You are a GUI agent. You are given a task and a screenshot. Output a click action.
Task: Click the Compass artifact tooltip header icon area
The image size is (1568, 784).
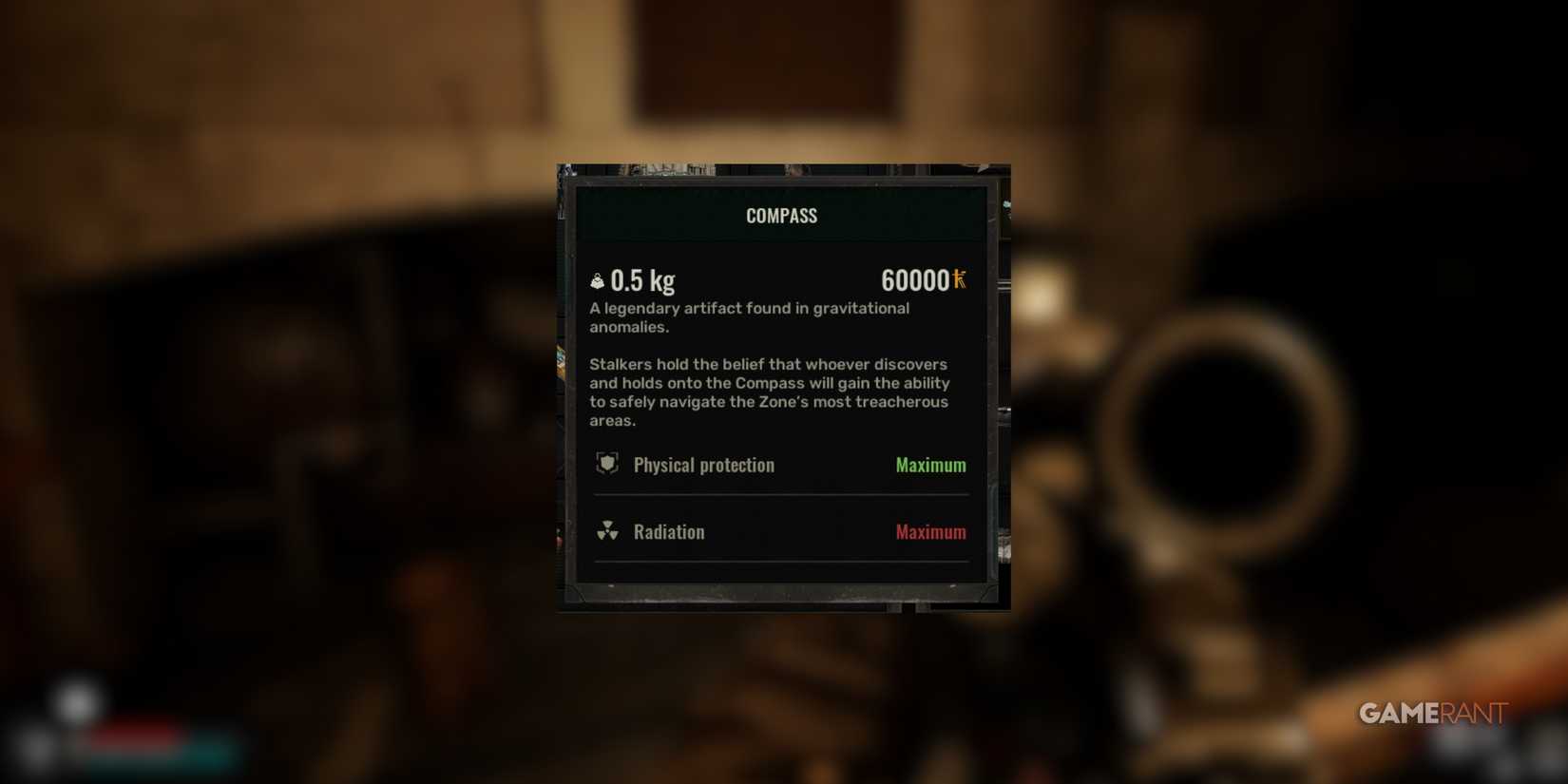click(781, 215)
